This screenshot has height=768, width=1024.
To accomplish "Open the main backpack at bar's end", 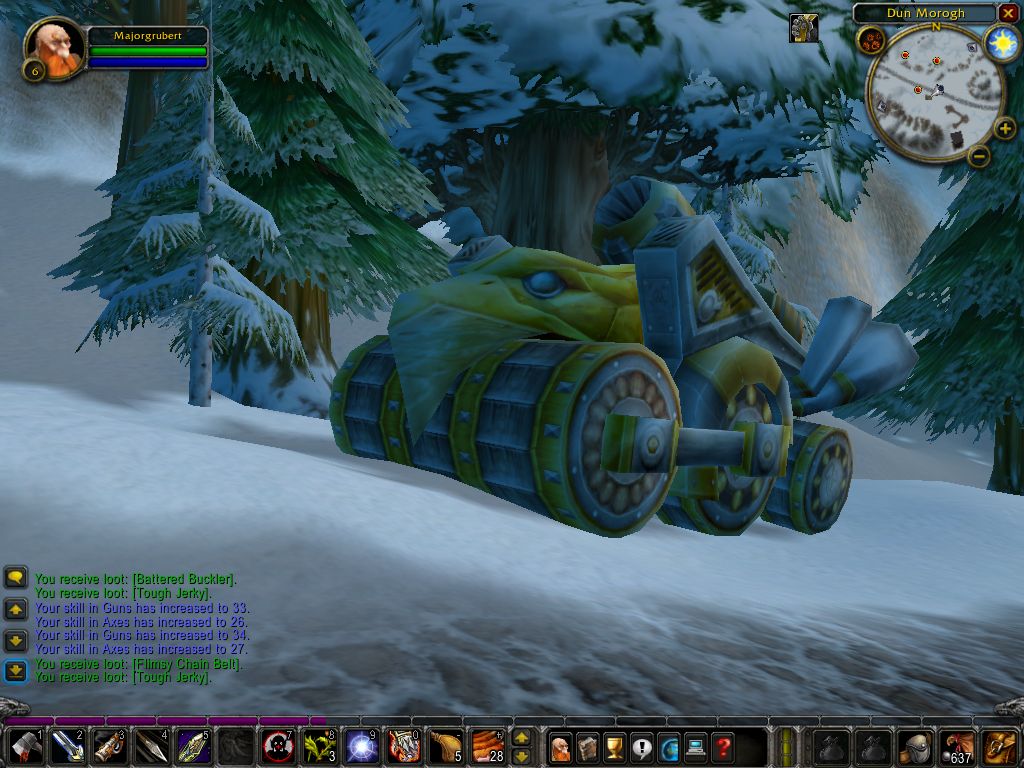I will point(999,746).
